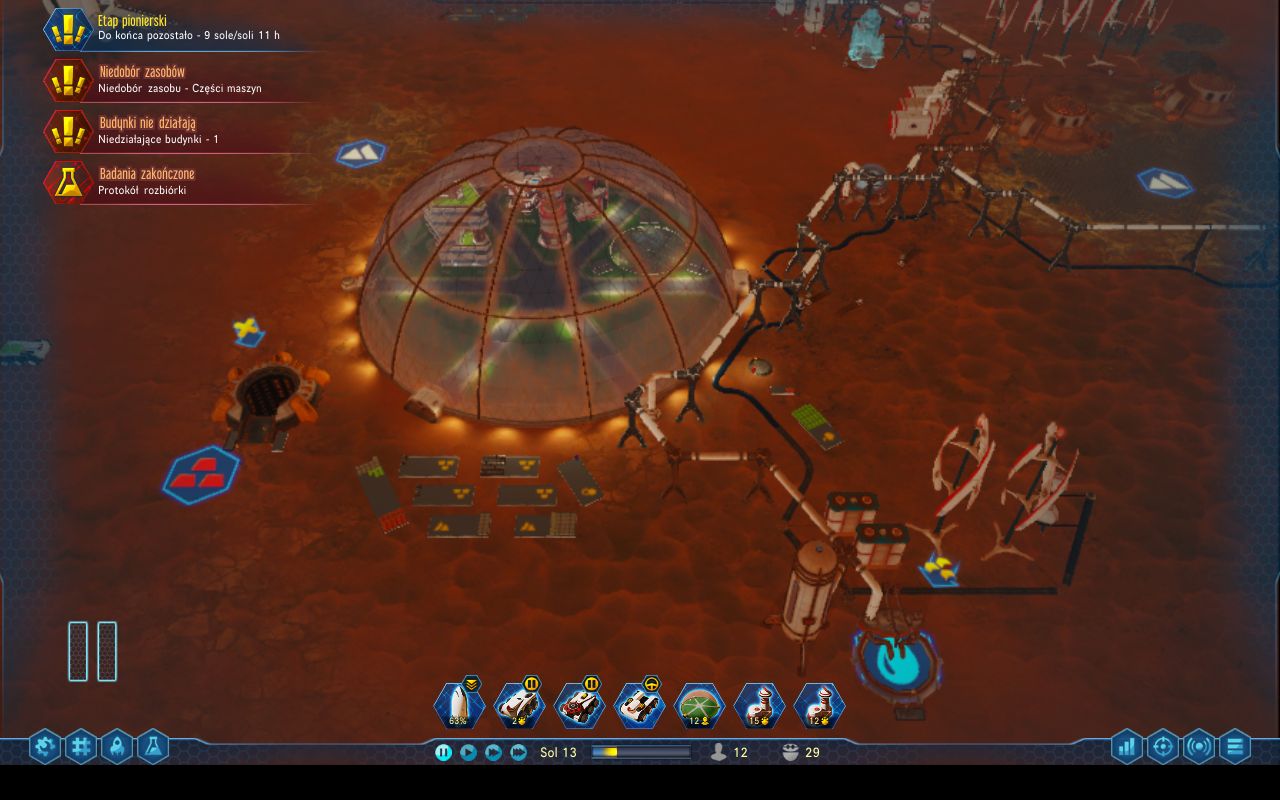1280x800 pixels.
Task: Pause the game simulation
Action: (x=442, y=751)
